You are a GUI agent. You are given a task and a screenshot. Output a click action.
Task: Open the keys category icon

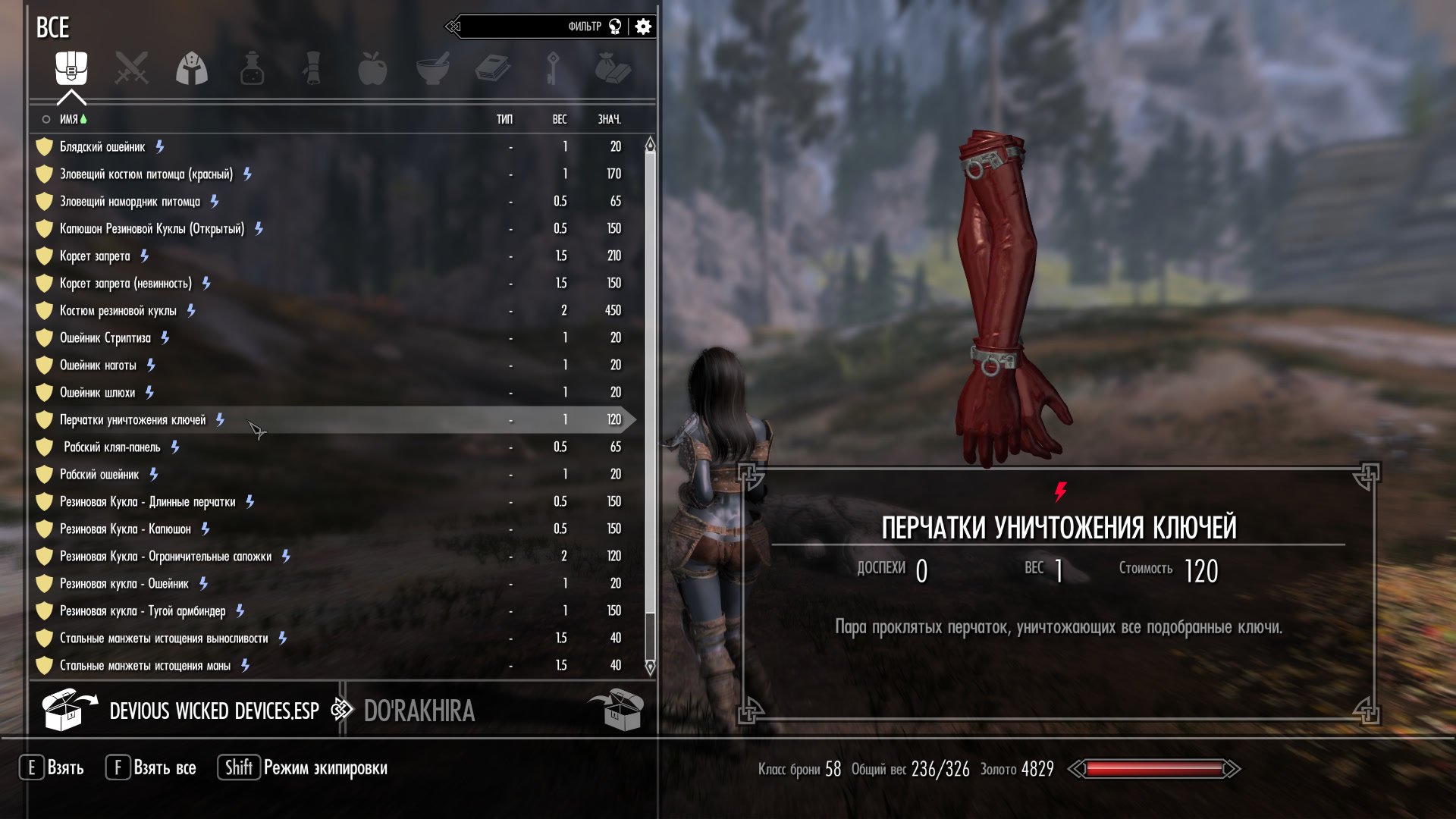coord(553,69)
